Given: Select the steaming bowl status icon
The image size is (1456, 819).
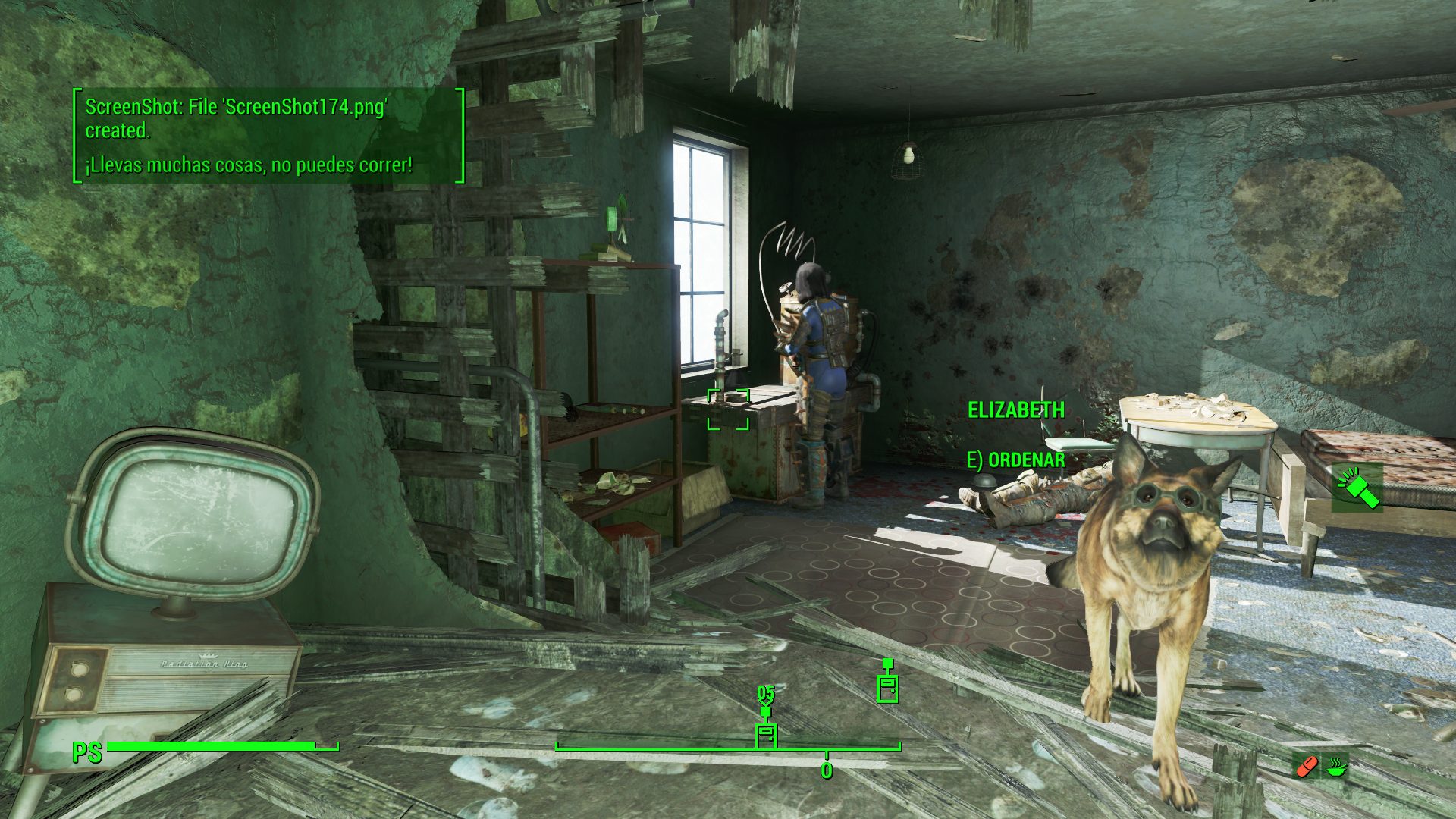Looking at the screenshot, I should pos(1336,767).
